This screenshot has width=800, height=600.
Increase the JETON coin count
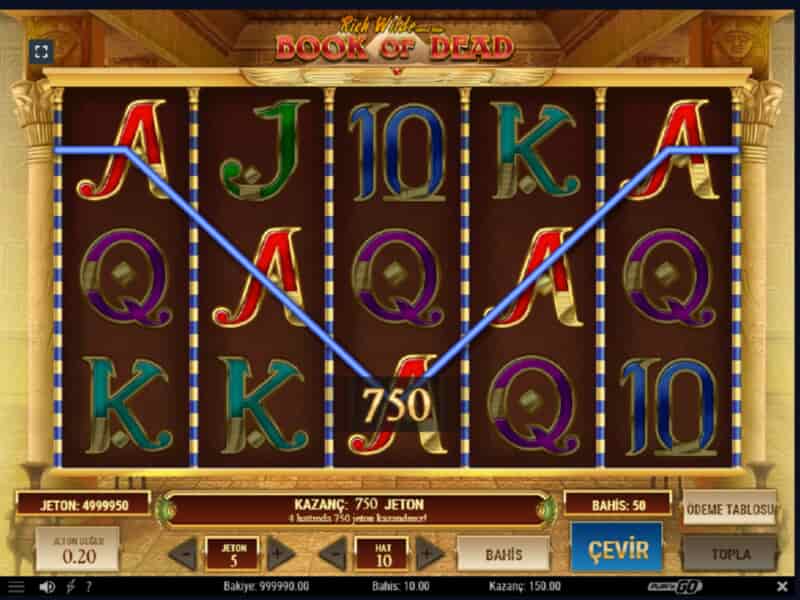click(281, 552)
